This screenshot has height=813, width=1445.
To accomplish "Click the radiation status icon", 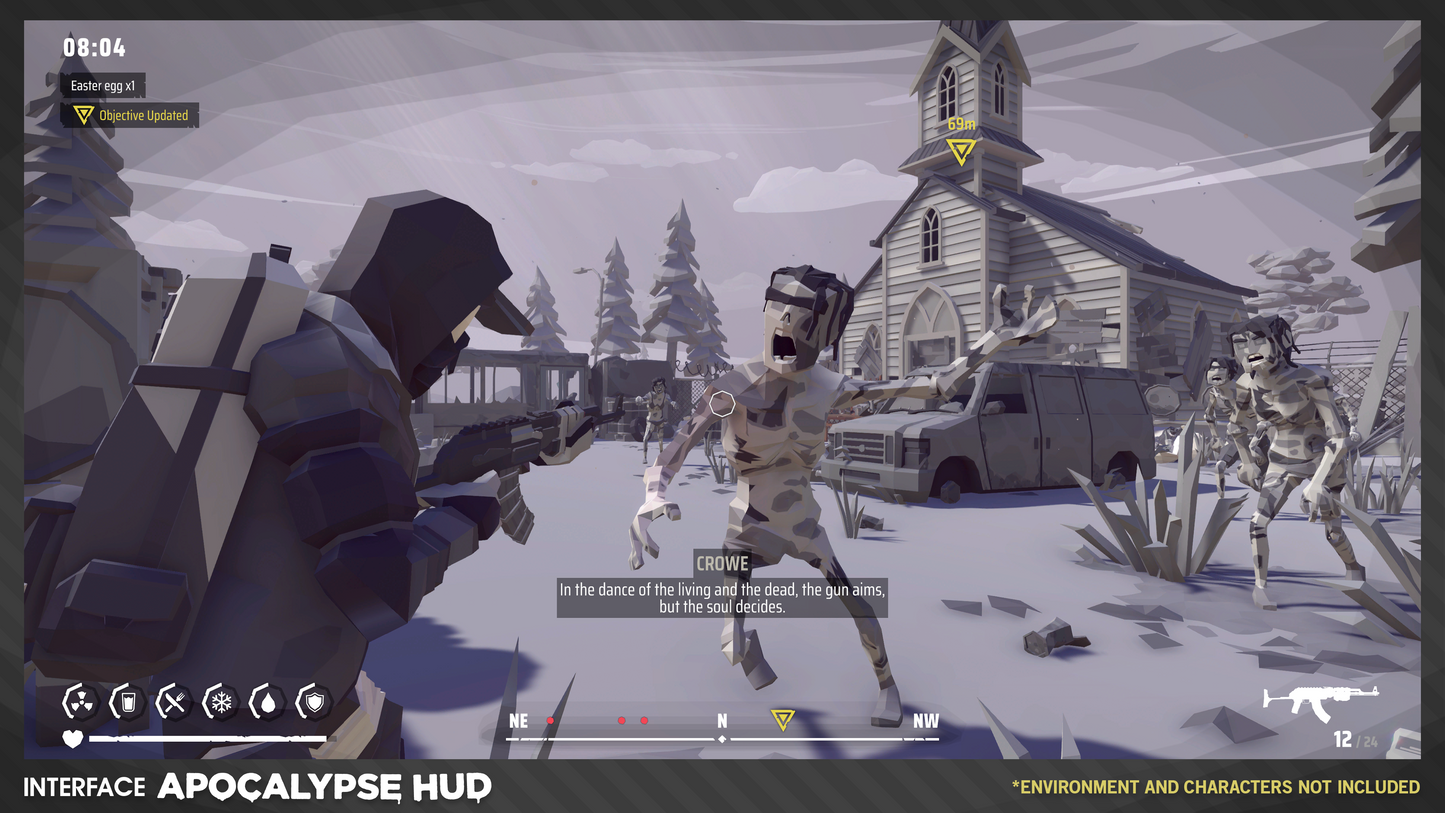I will tap(79, 702).
